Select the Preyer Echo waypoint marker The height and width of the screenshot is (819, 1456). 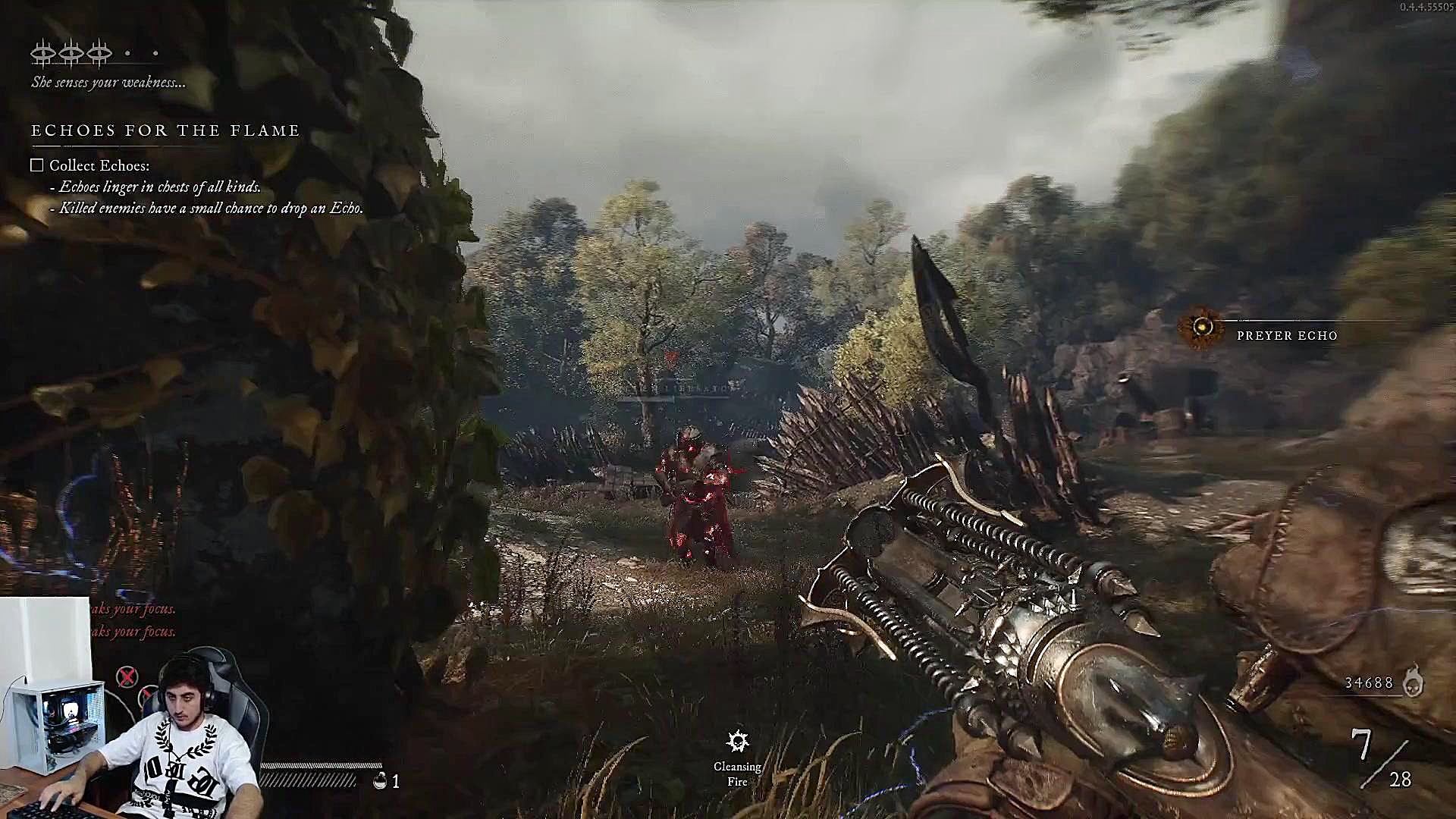[1202, 328]
